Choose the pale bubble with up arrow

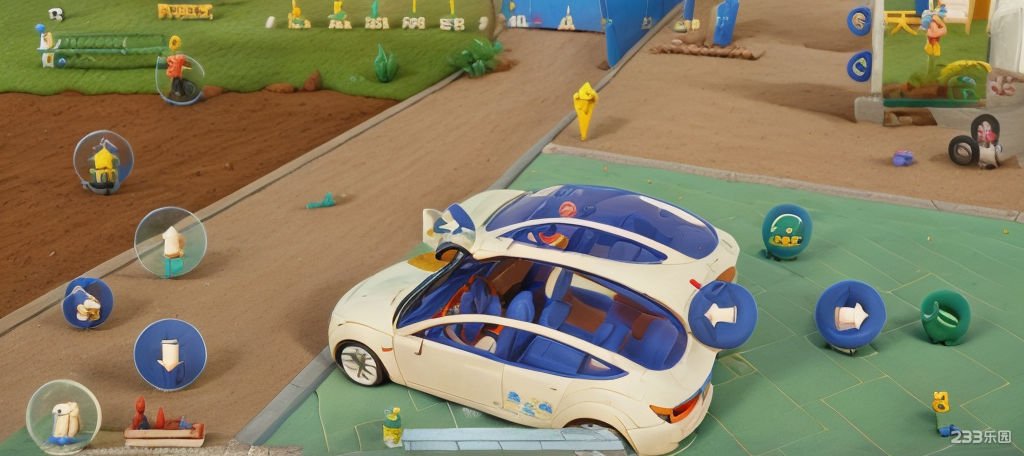coord(170,242)
